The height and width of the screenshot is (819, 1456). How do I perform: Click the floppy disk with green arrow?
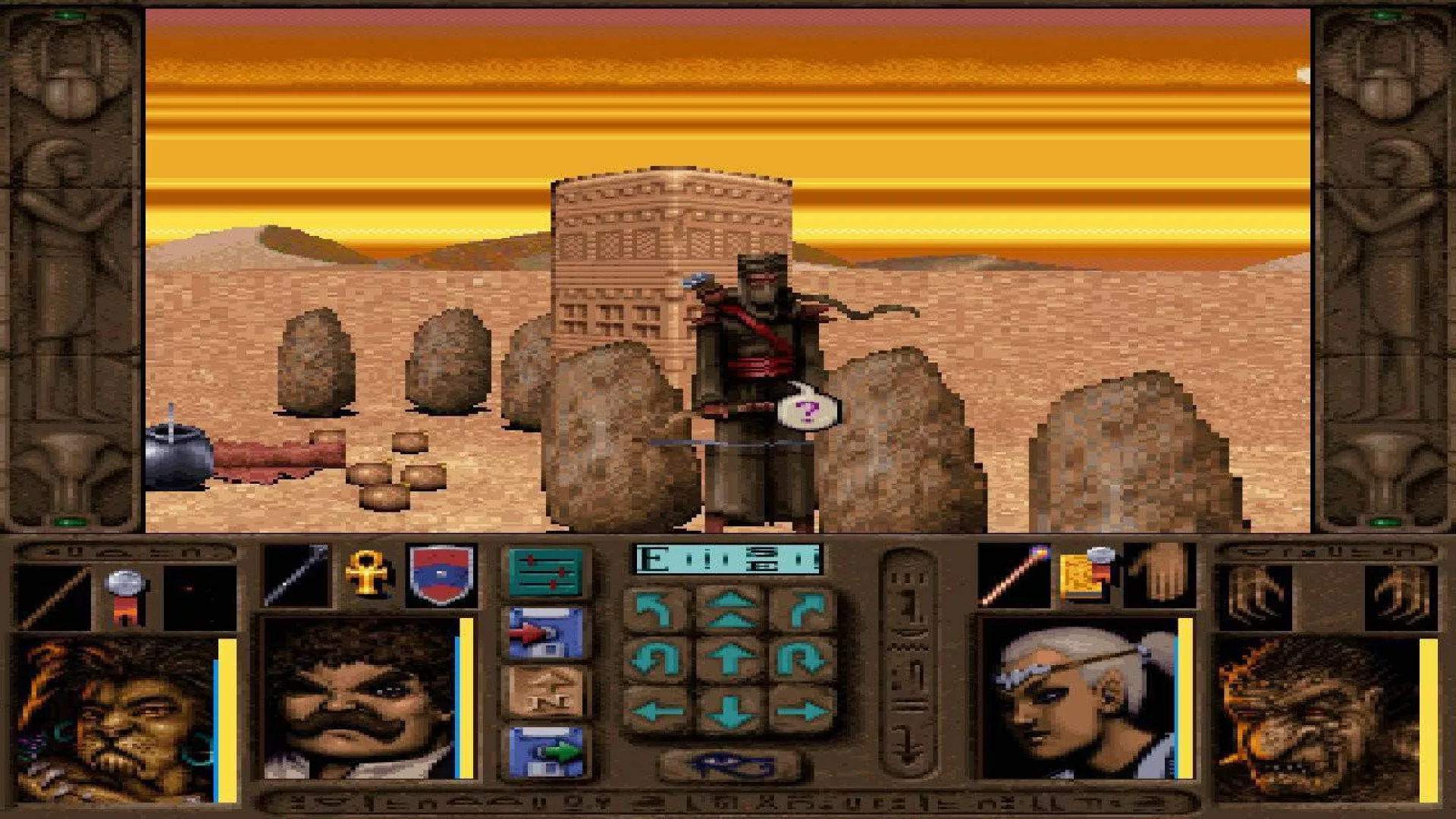pyautogui.click(x=546, y=752)
